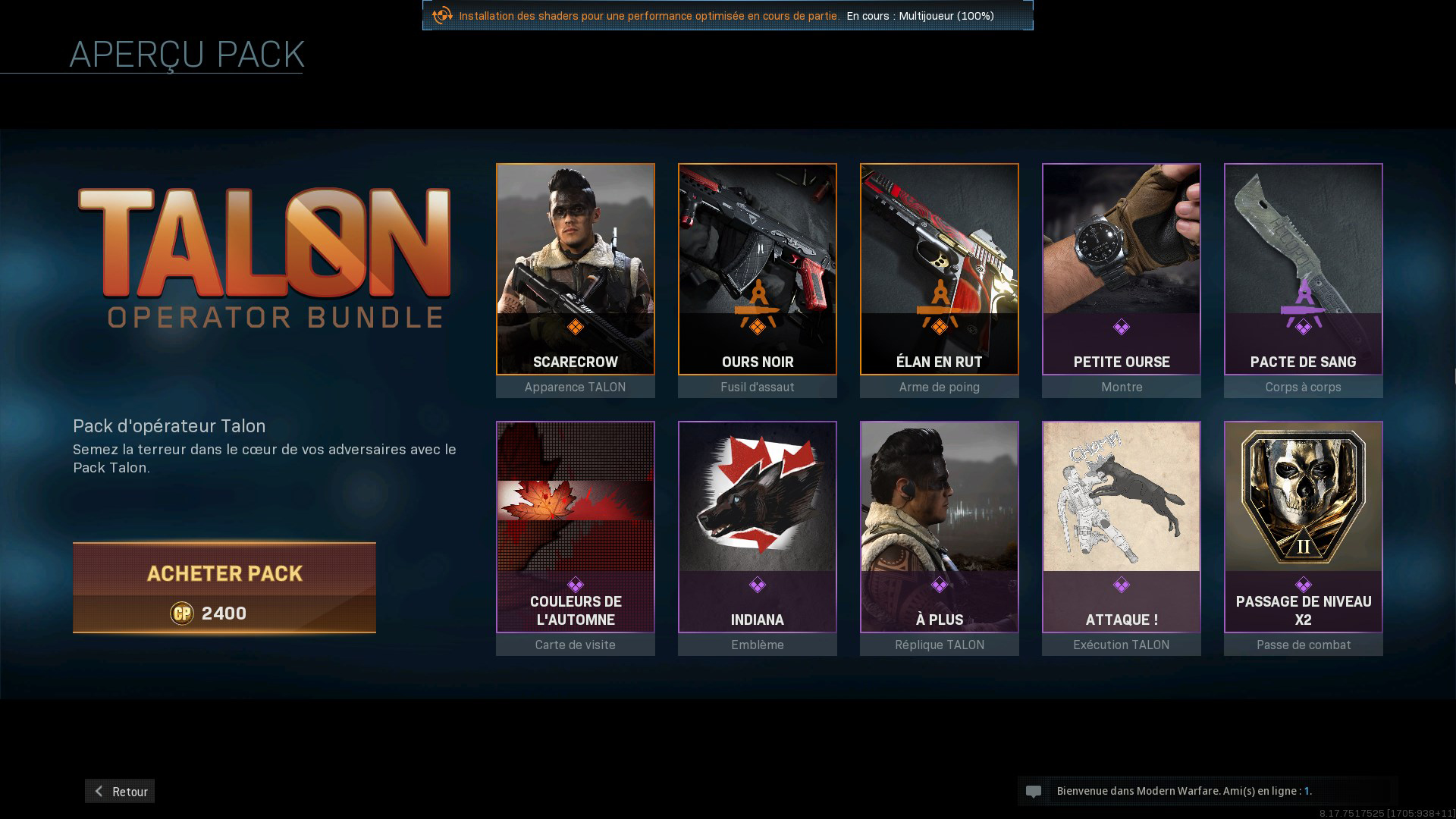Image resolution: width=1456 pixels, height=819 pixels.
Task: Select the Aperçu Pack heading tab
Action: [187, 54]
